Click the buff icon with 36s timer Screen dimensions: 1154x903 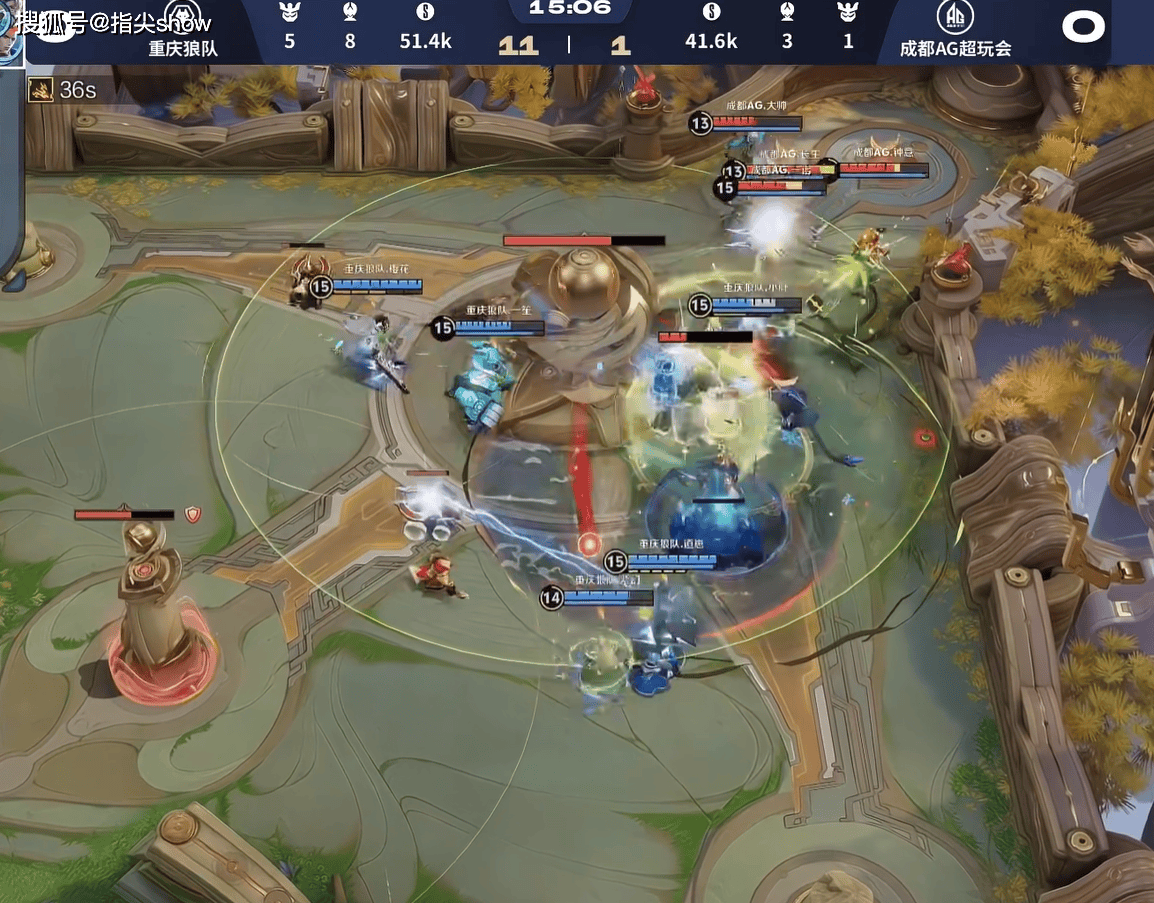pyautogui.click(x=41, y=89)
